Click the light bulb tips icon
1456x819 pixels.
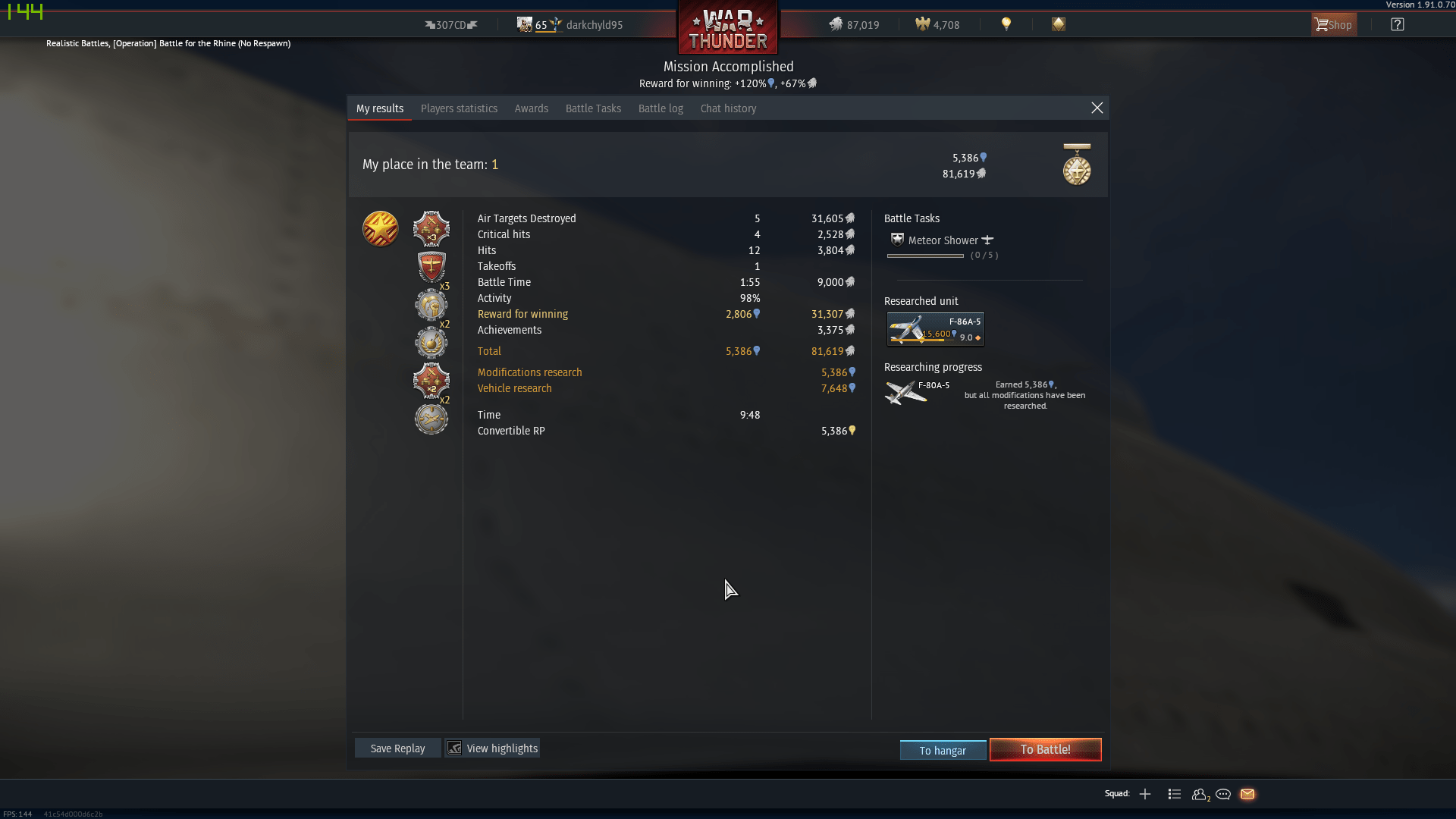1006,24
